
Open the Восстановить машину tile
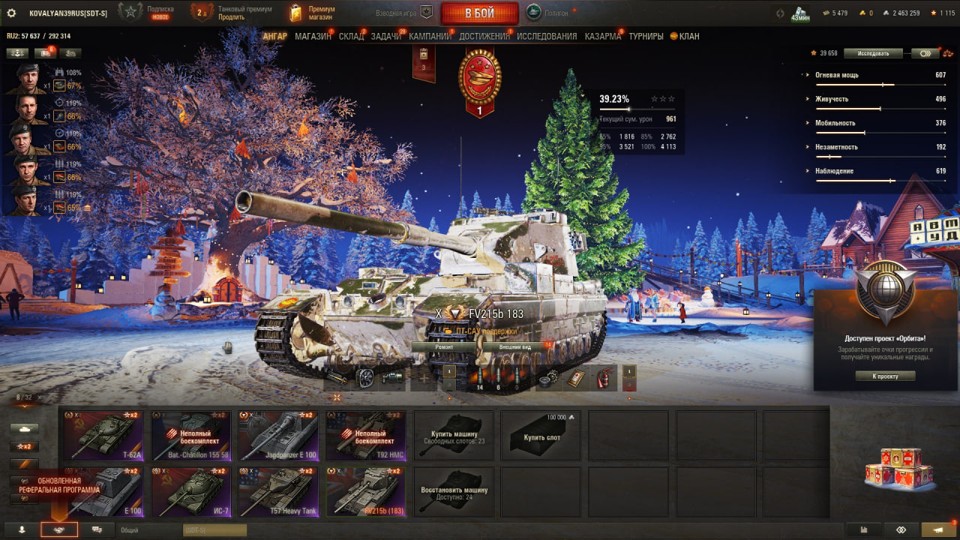pyautogui.click(x=454, y=491)
